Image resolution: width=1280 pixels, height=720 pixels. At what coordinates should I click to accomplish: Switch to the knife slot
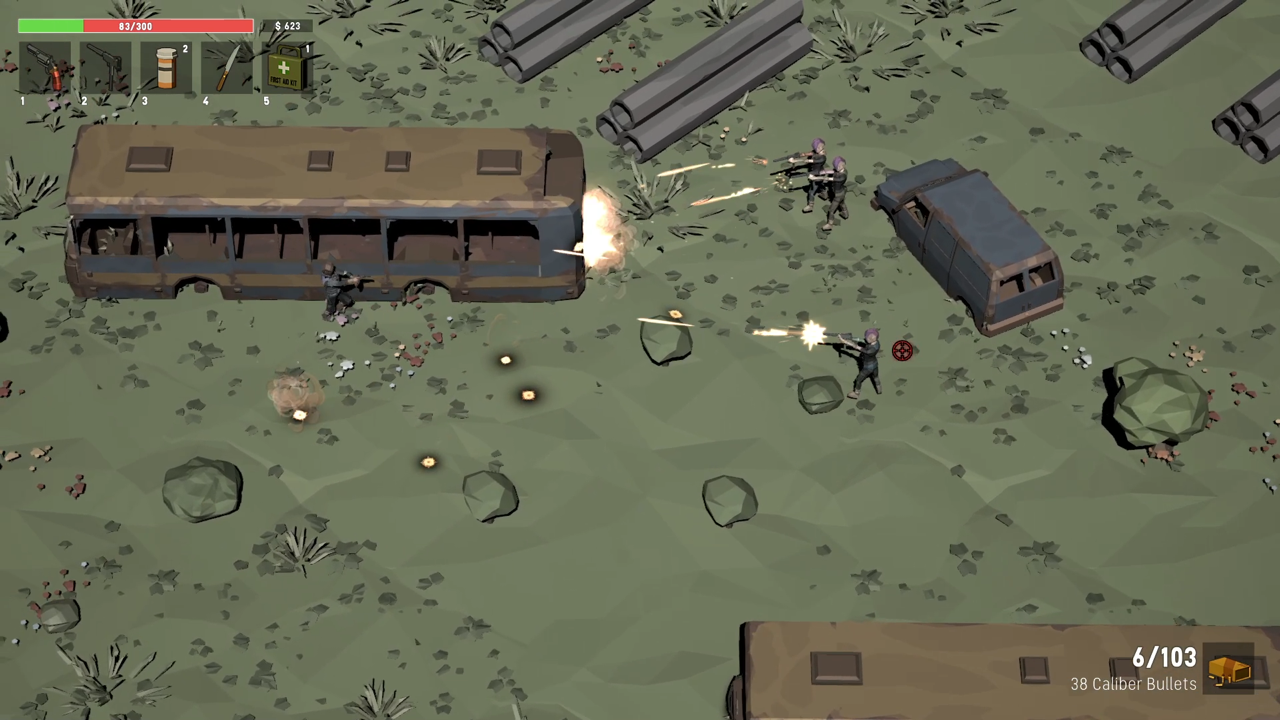pyautogui.click(x=227, y=68)
